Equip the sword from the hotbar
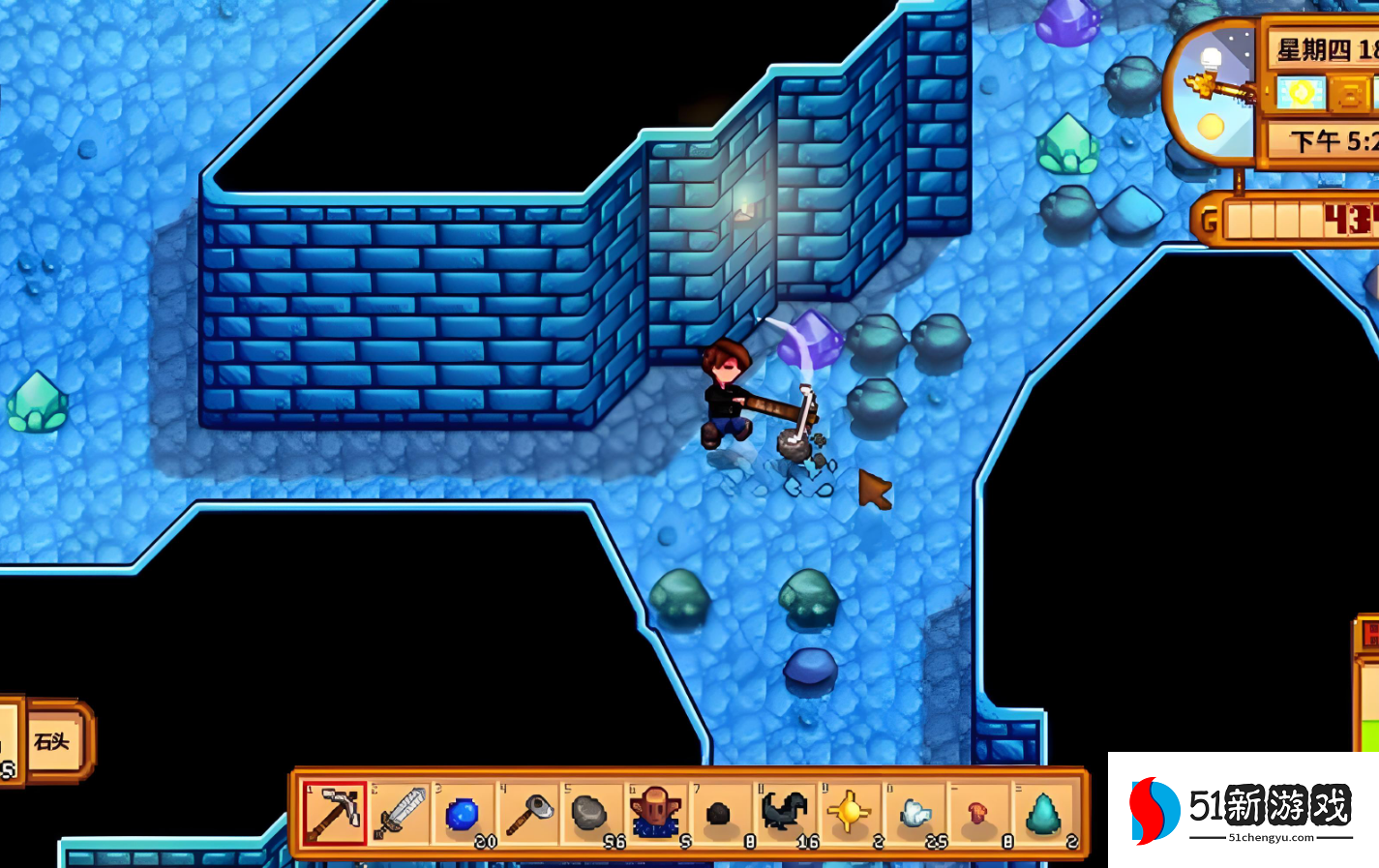Viewport: 1379px width, 868px height. point(399,813)
